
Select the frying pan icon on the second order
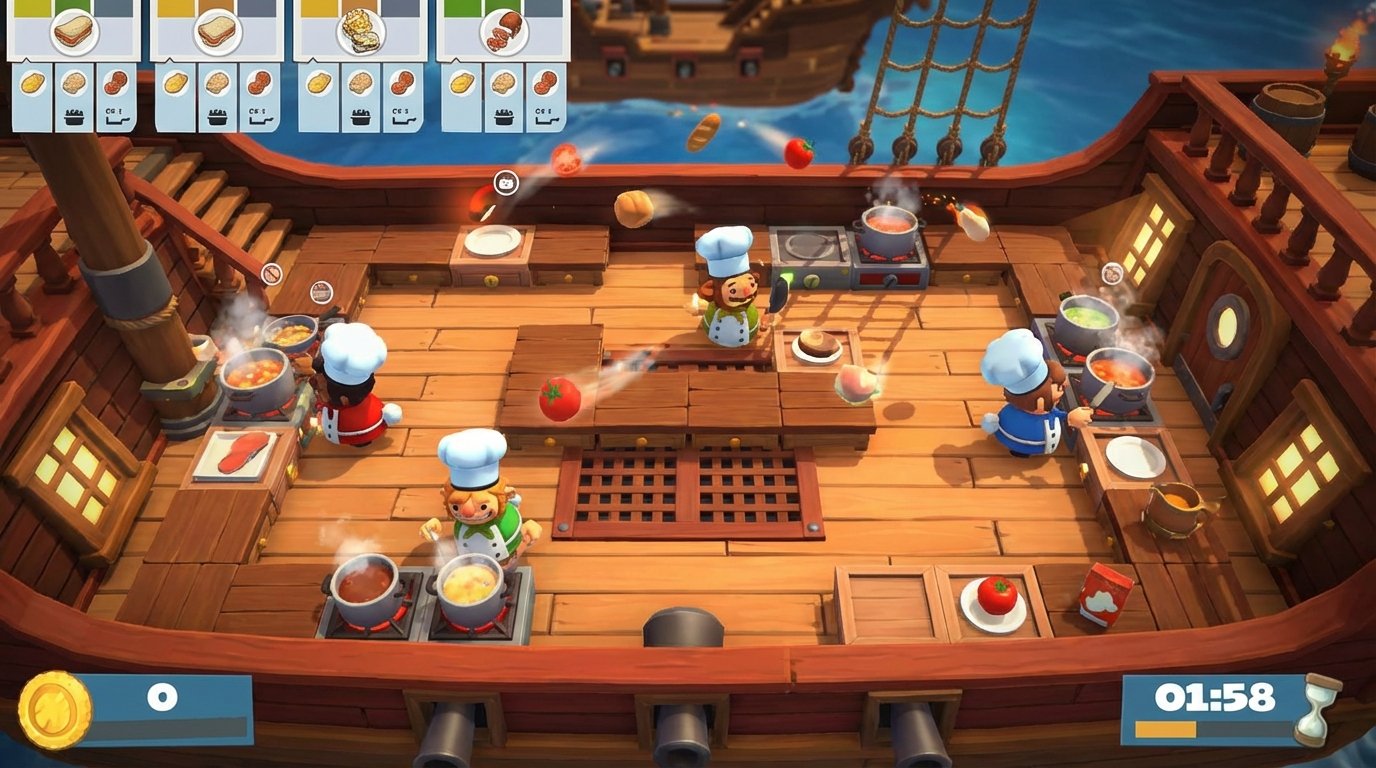click(260, 117)
